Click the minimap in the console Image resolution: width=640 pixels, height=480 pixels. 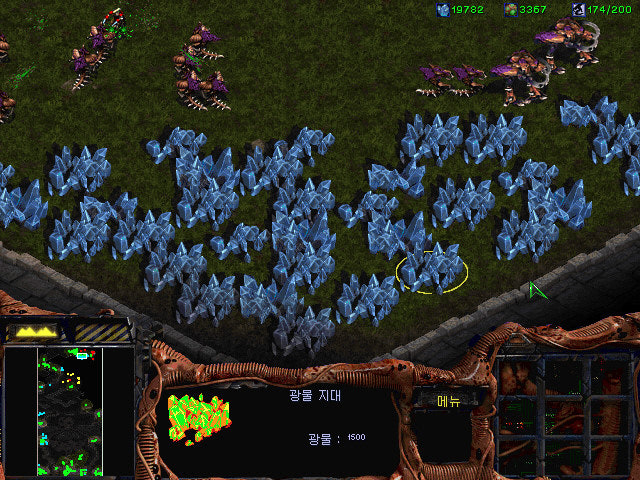(68, 410)
